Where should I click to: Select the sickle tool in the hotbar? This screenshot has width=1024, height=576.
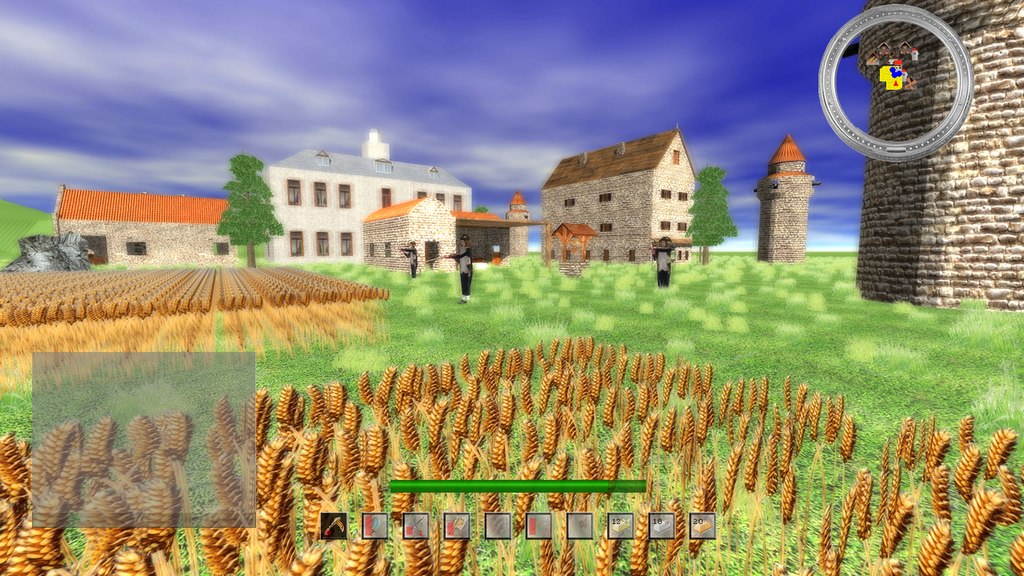pos(334,526)
